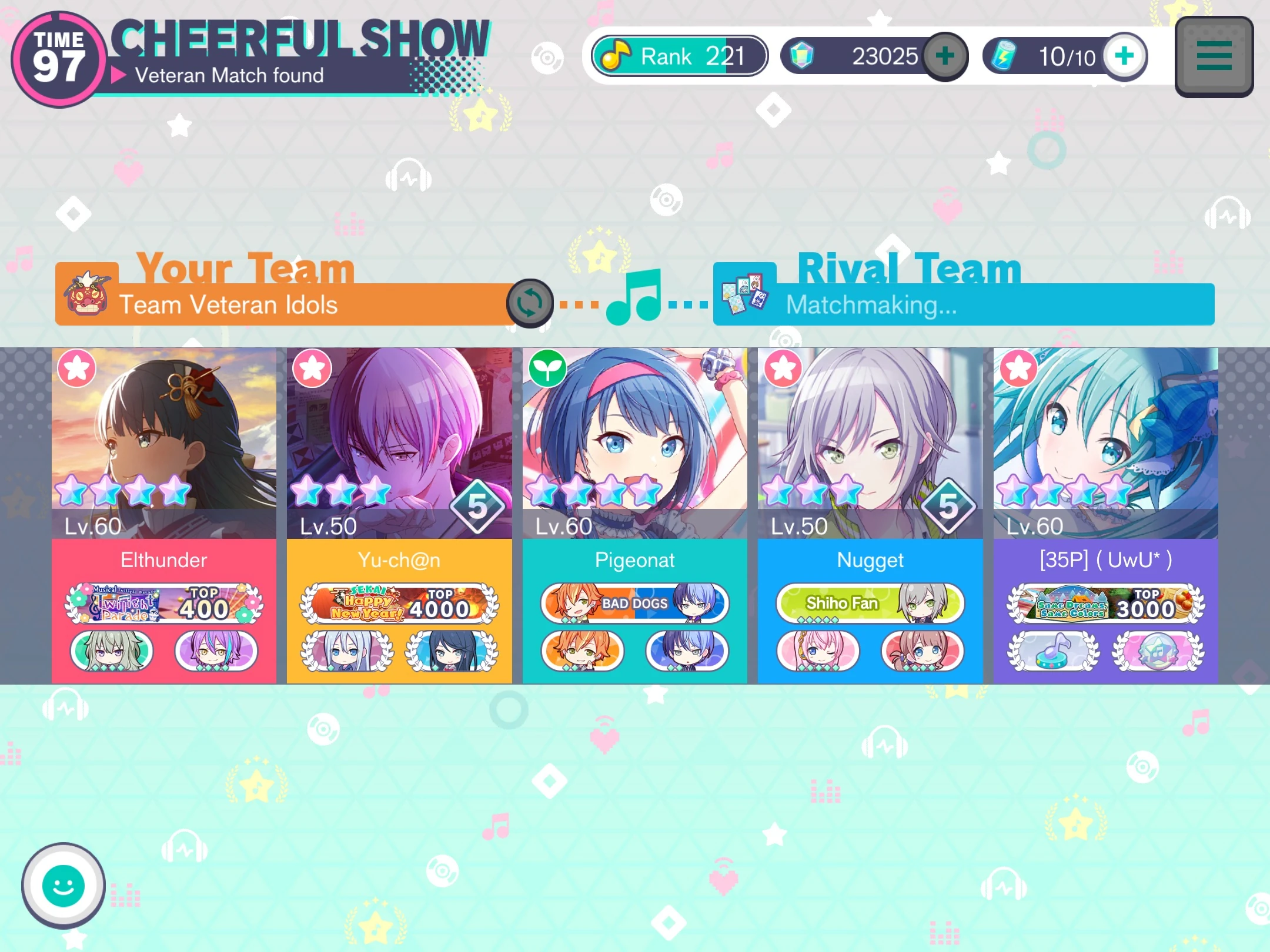Click the star attribute icon on Elthunder's card

tap(76, 368)
